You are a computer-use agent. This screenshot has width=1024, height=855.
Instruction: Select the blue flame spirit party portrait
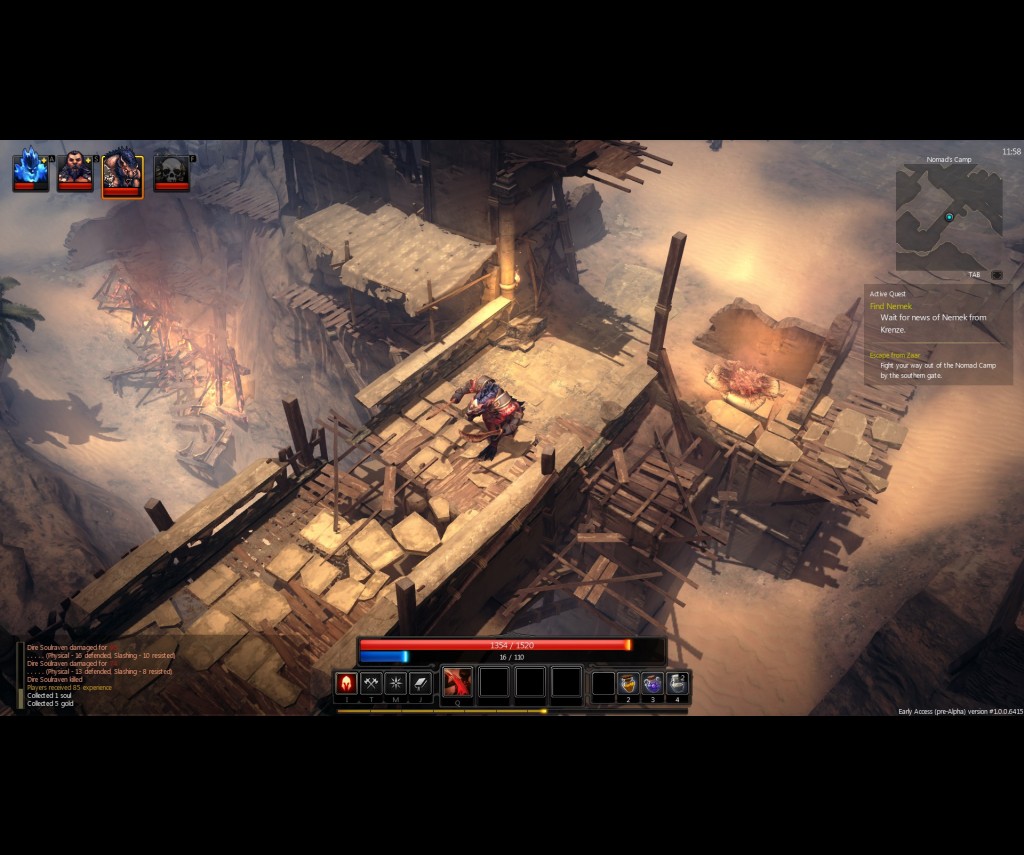pos(30,168)
